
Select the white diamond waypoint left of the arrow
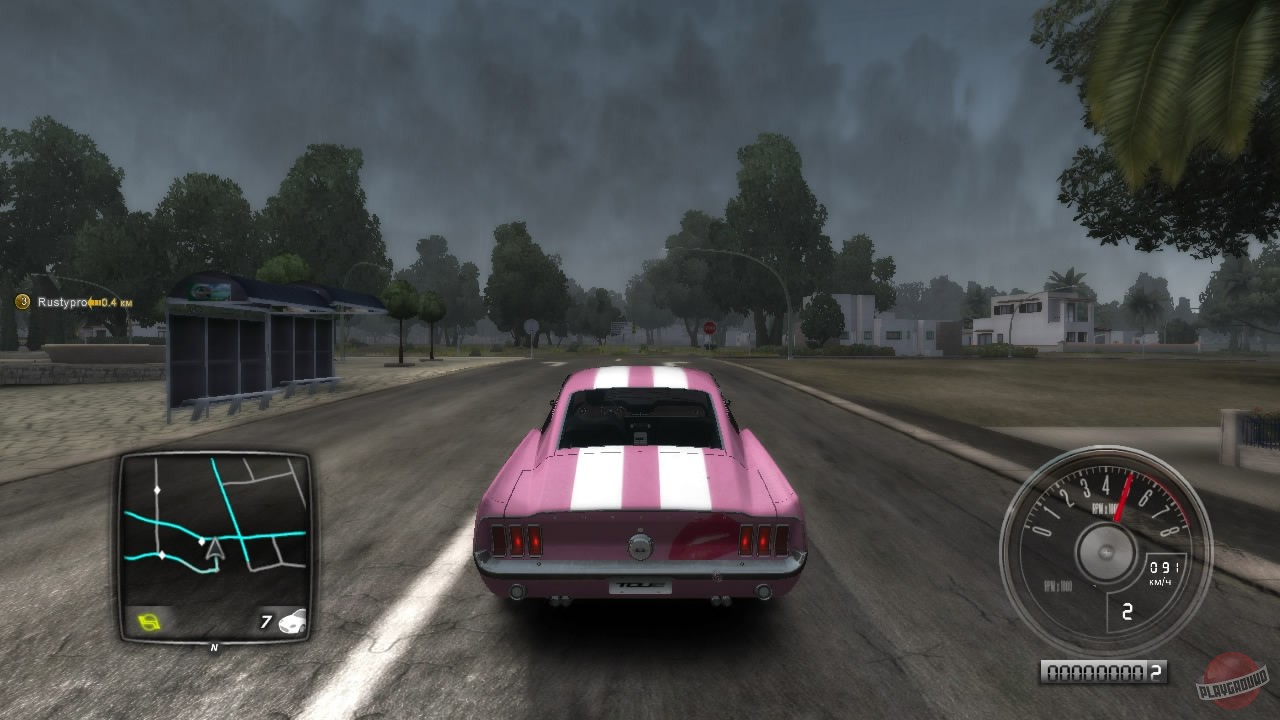pos(202,540)
